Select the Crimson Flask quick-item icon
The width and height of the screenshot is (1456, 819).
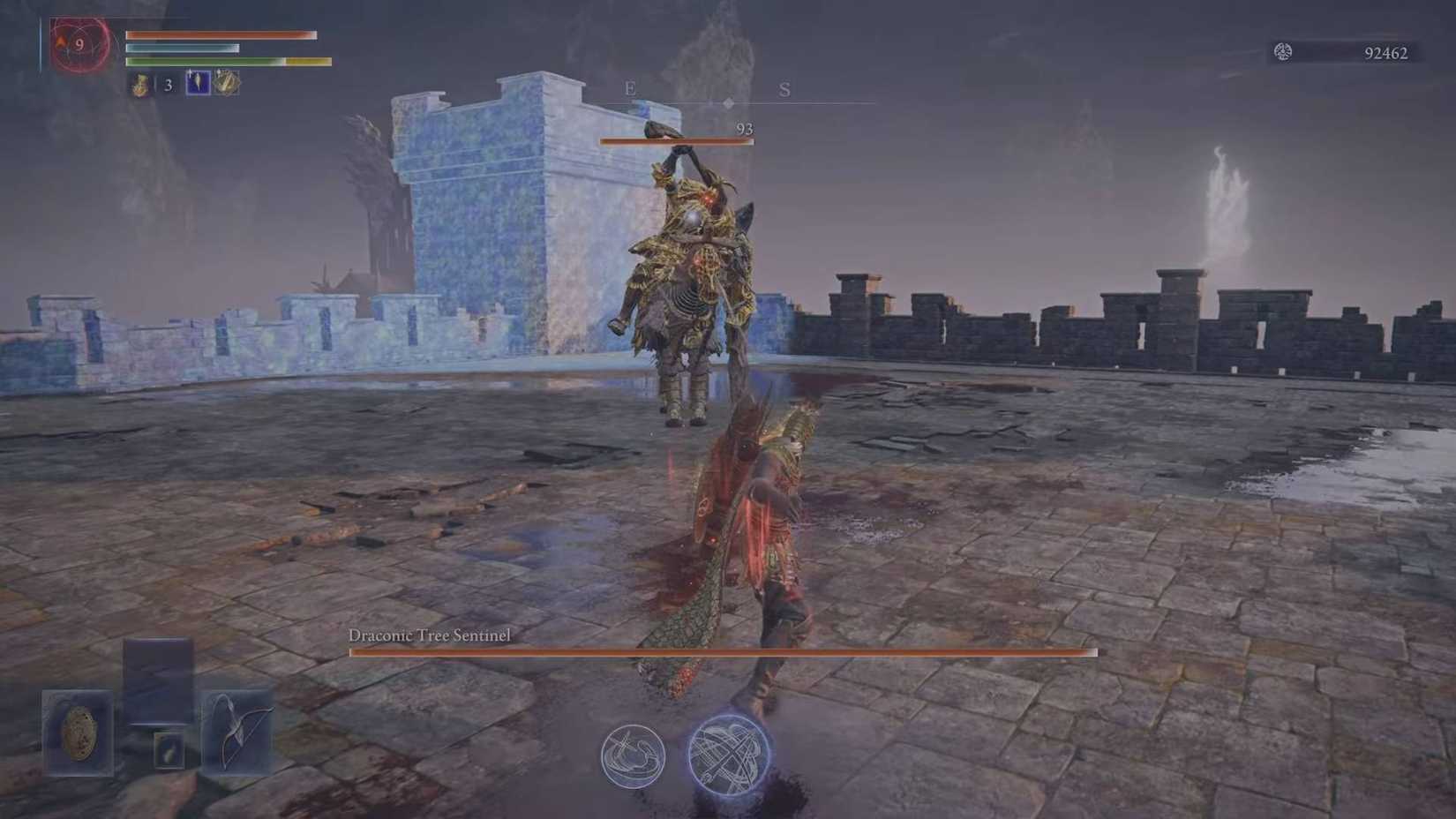coord(139,85)
